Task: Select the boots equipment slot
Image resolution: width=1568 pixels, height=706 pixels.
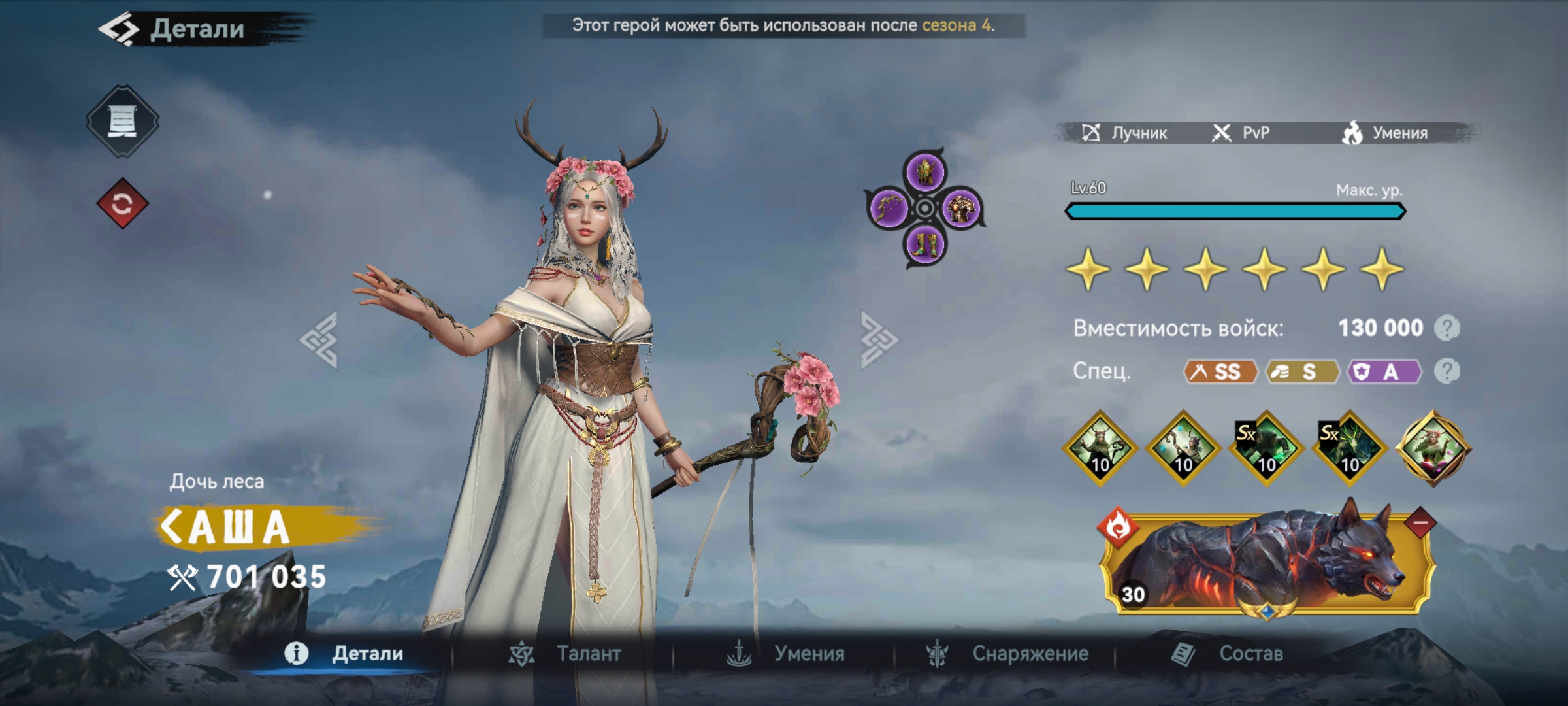Action: click(924, 245)
